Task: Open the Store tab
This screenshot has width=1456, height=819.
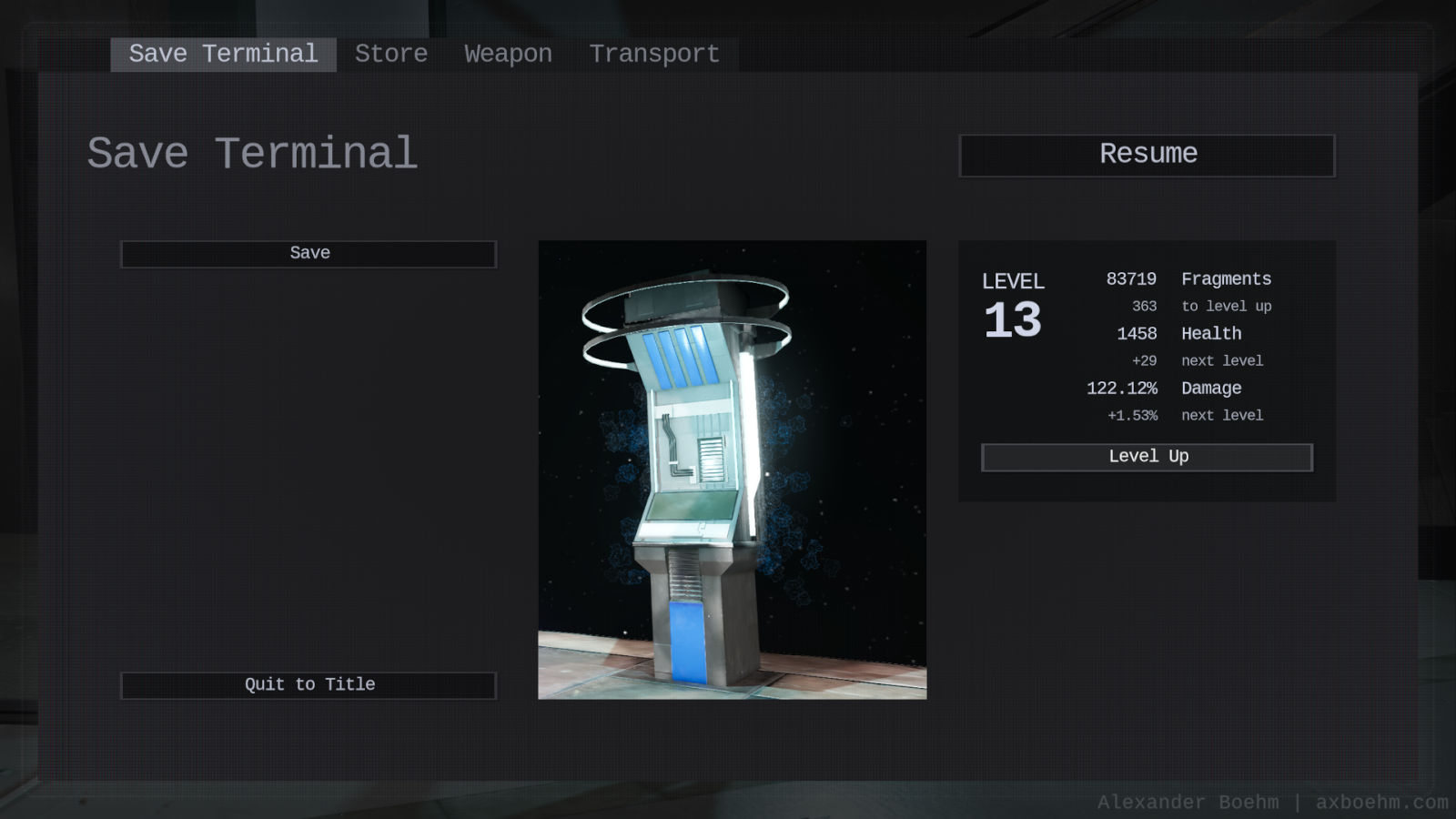Action: [x=391, y=55]
